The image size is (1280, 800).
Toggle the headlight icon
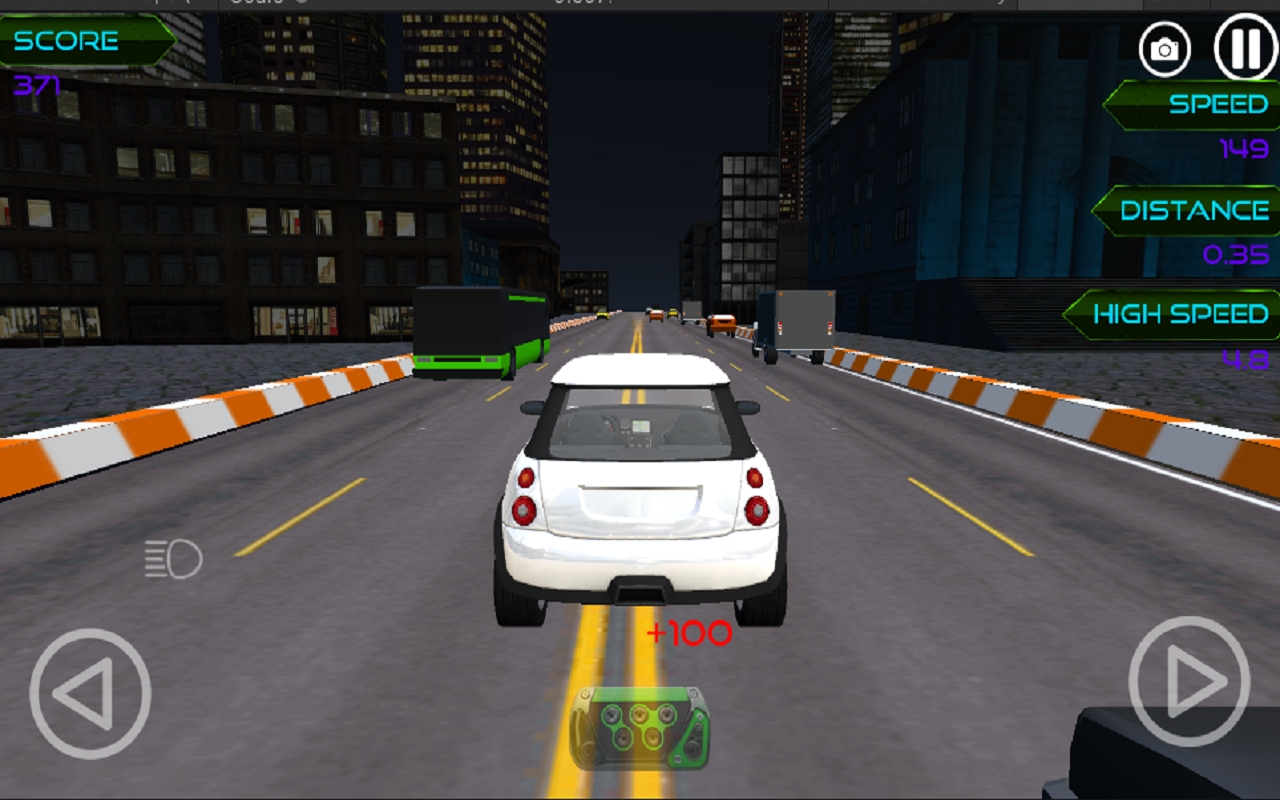(172, 556)
